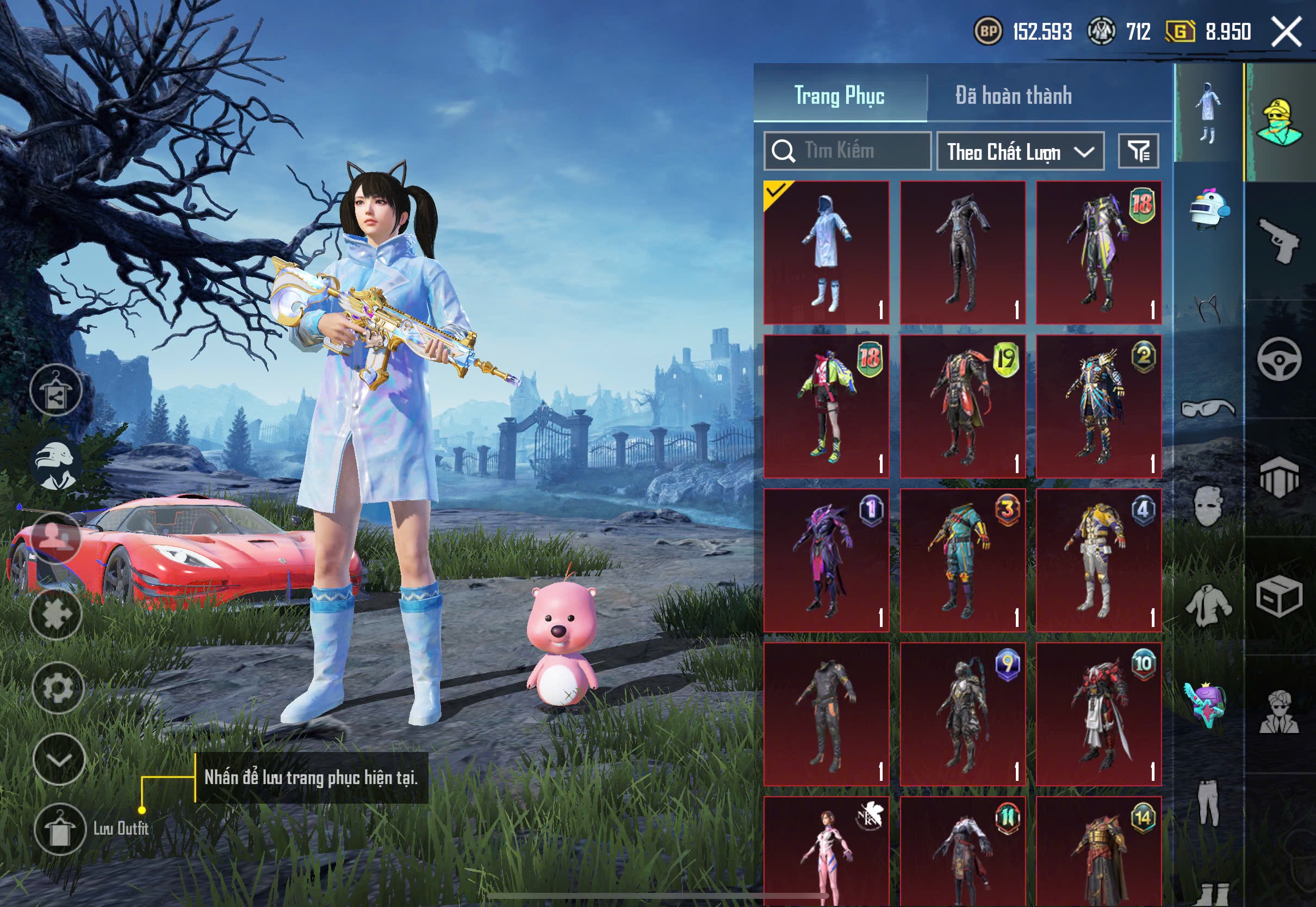Screen dimensions: 1316x907
Task: Choose the white helmet headgear slot
Action: [x=1209, y=210]
